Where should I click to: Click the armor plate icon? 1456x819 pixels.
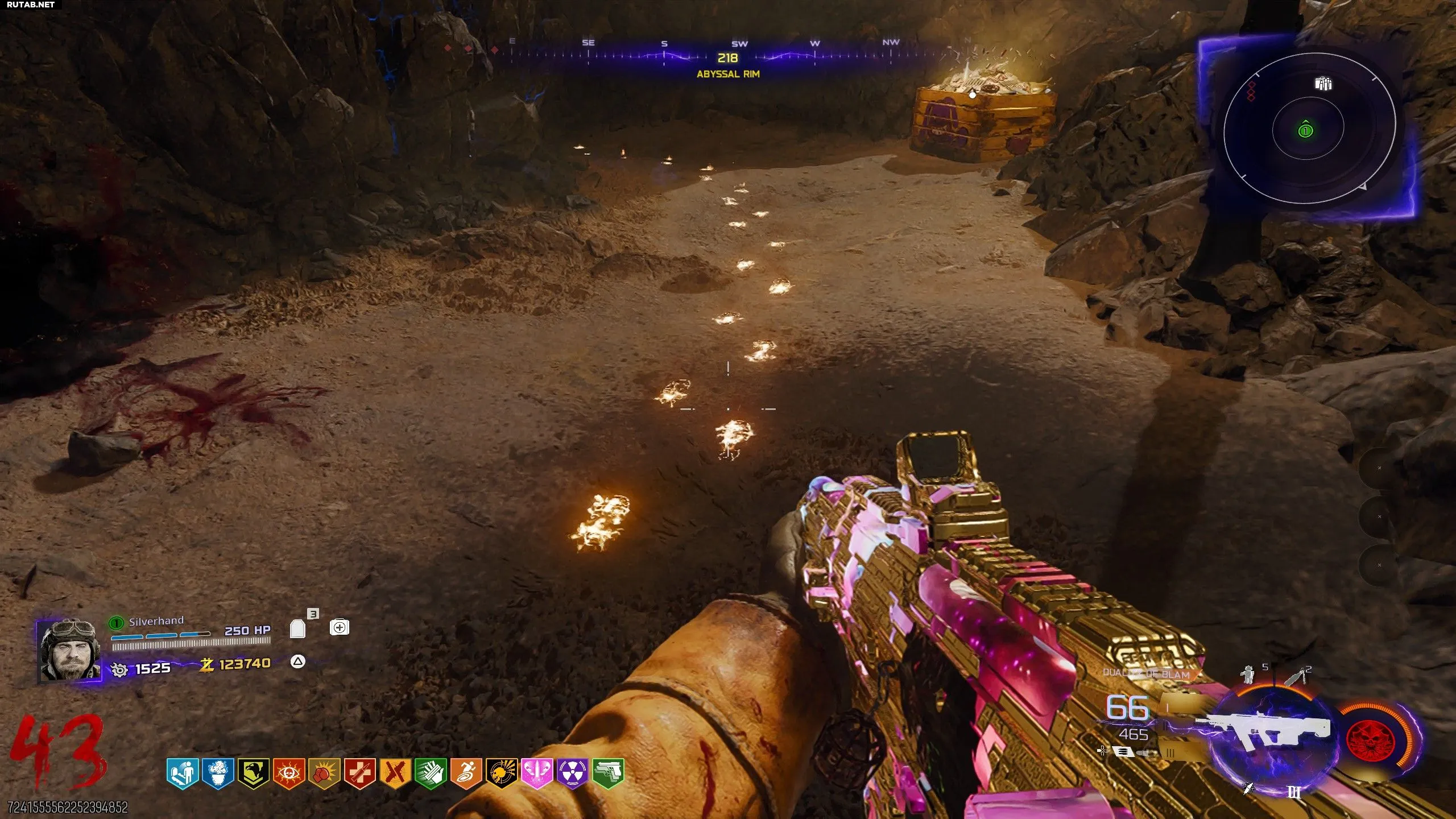[297, 628]
